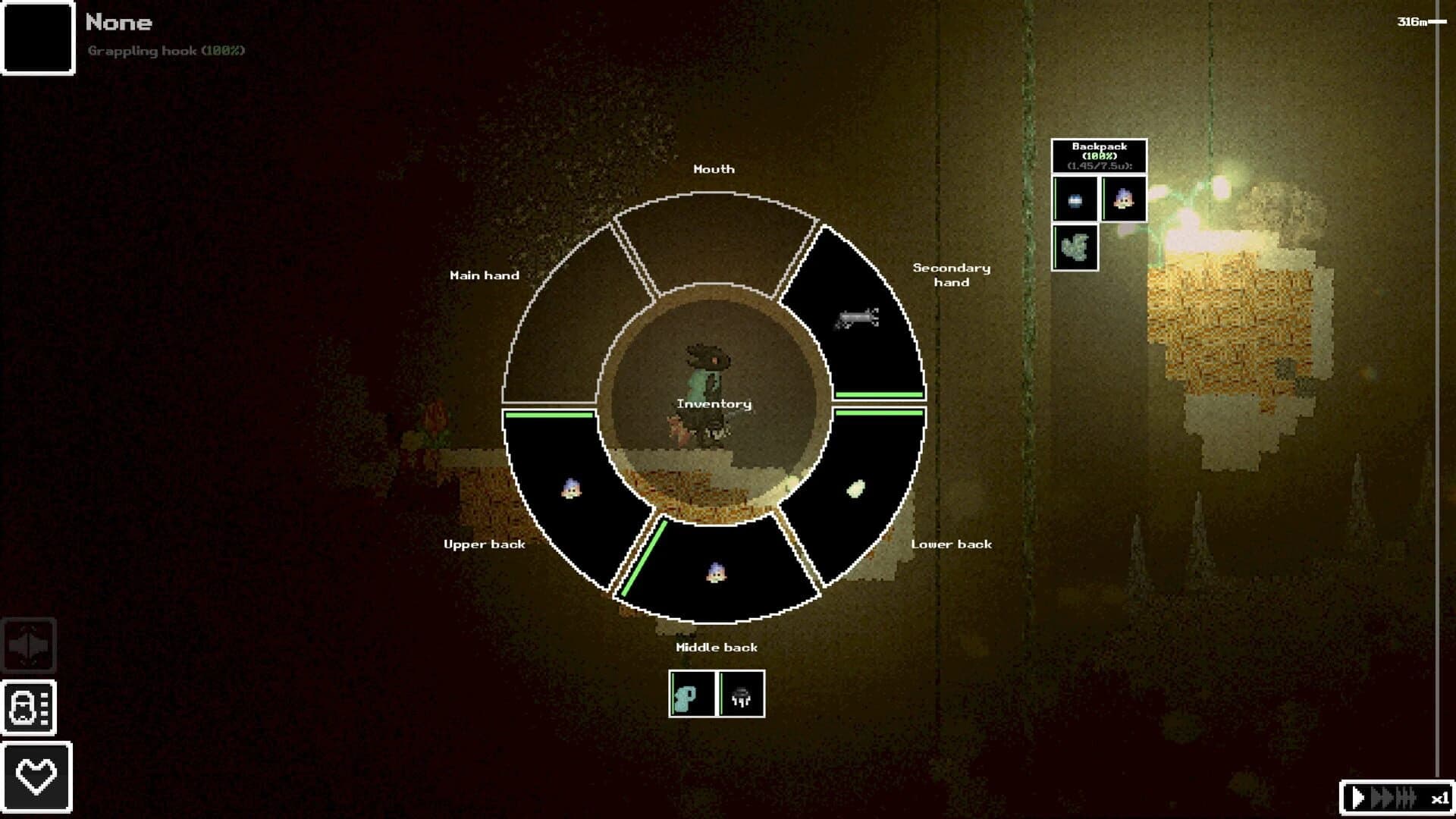Open the Main hand sector of the wheel

pyautogui.click(x=562, y=318)
